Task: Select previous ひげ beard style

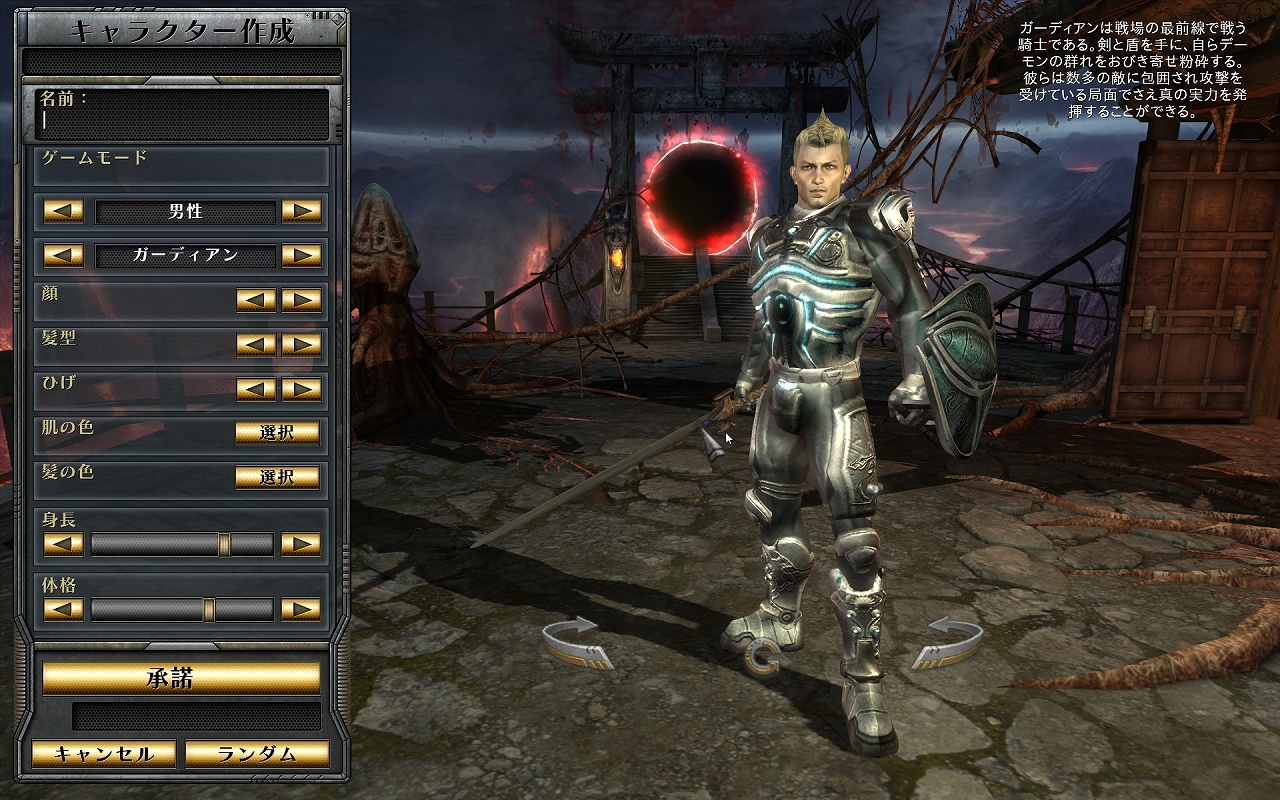Action: click(x=256, y=390)
